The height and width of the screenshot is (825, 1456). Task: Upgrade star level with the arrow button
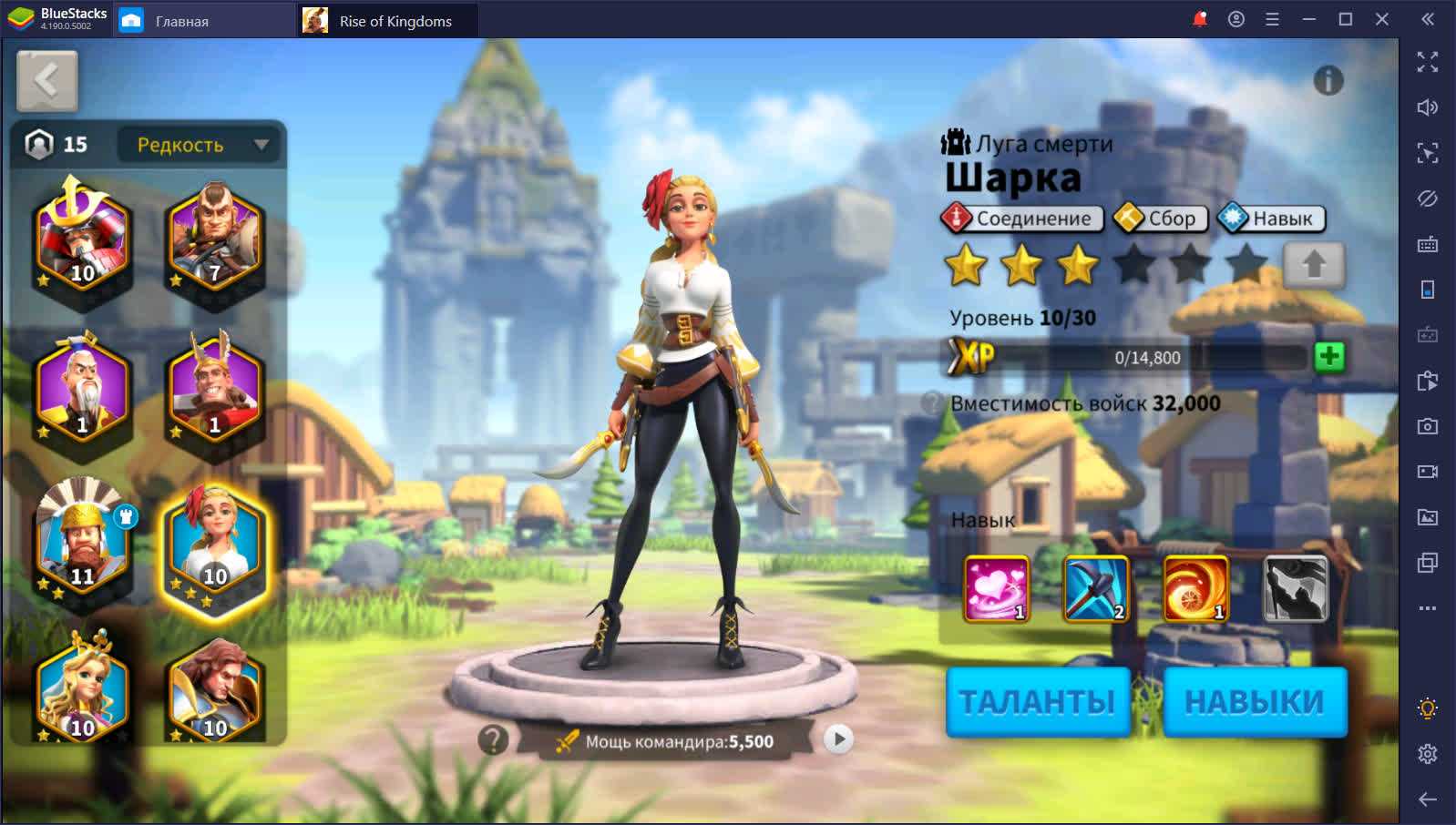tap(1313, 265)
